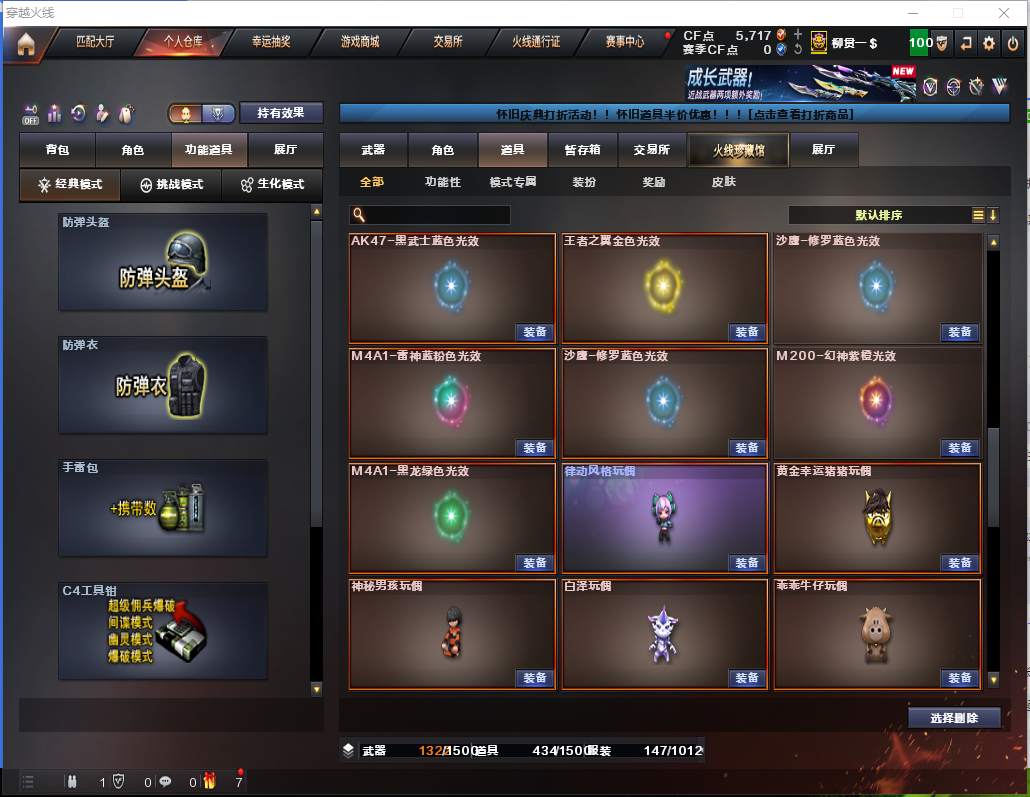Open the 交易所 exchange menu
The image size is (1030, 797).
pos(448,43)
